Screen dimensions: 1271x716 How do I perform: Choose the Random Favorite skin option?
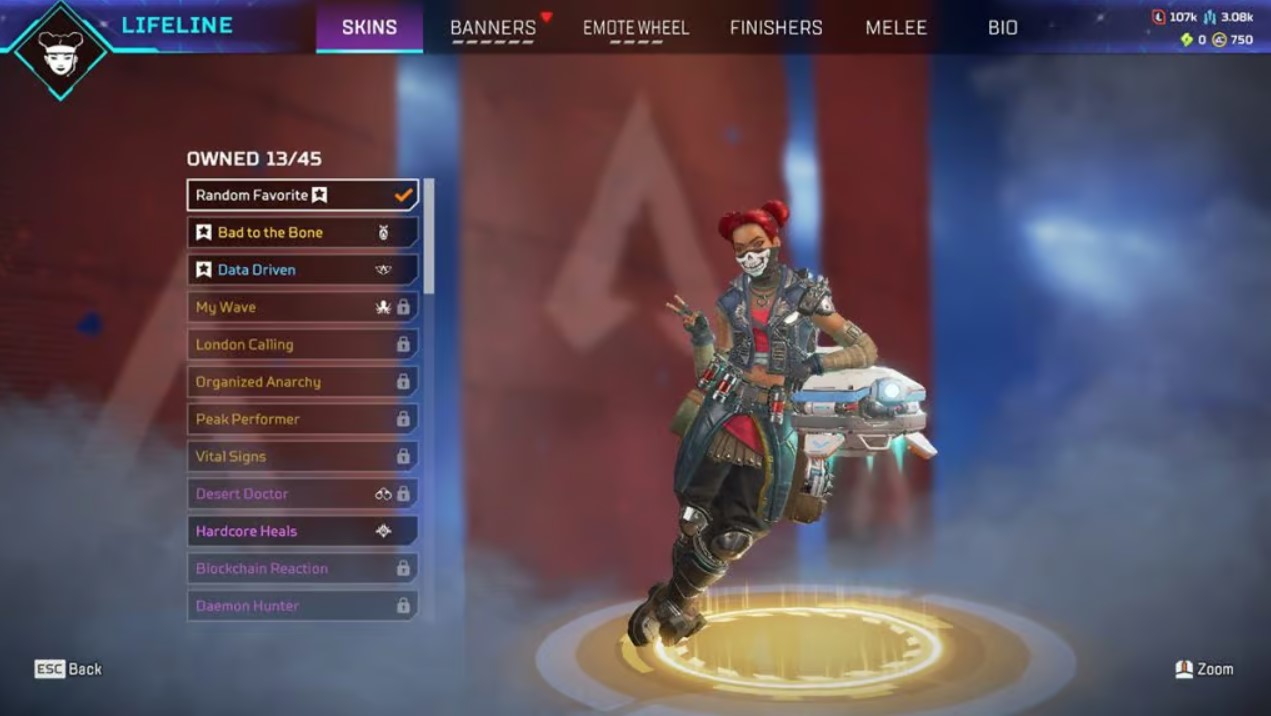coord(302,195)
